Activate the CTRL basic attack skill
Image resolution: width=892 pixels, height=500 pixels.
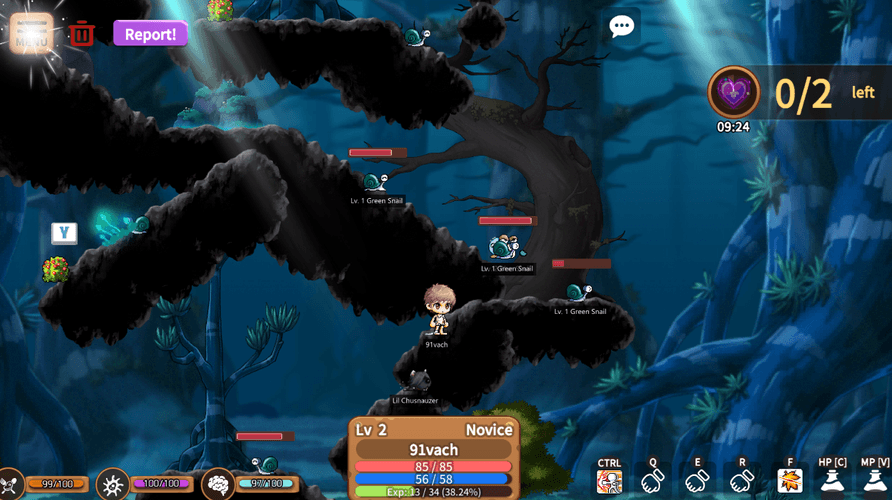[609, 481]
